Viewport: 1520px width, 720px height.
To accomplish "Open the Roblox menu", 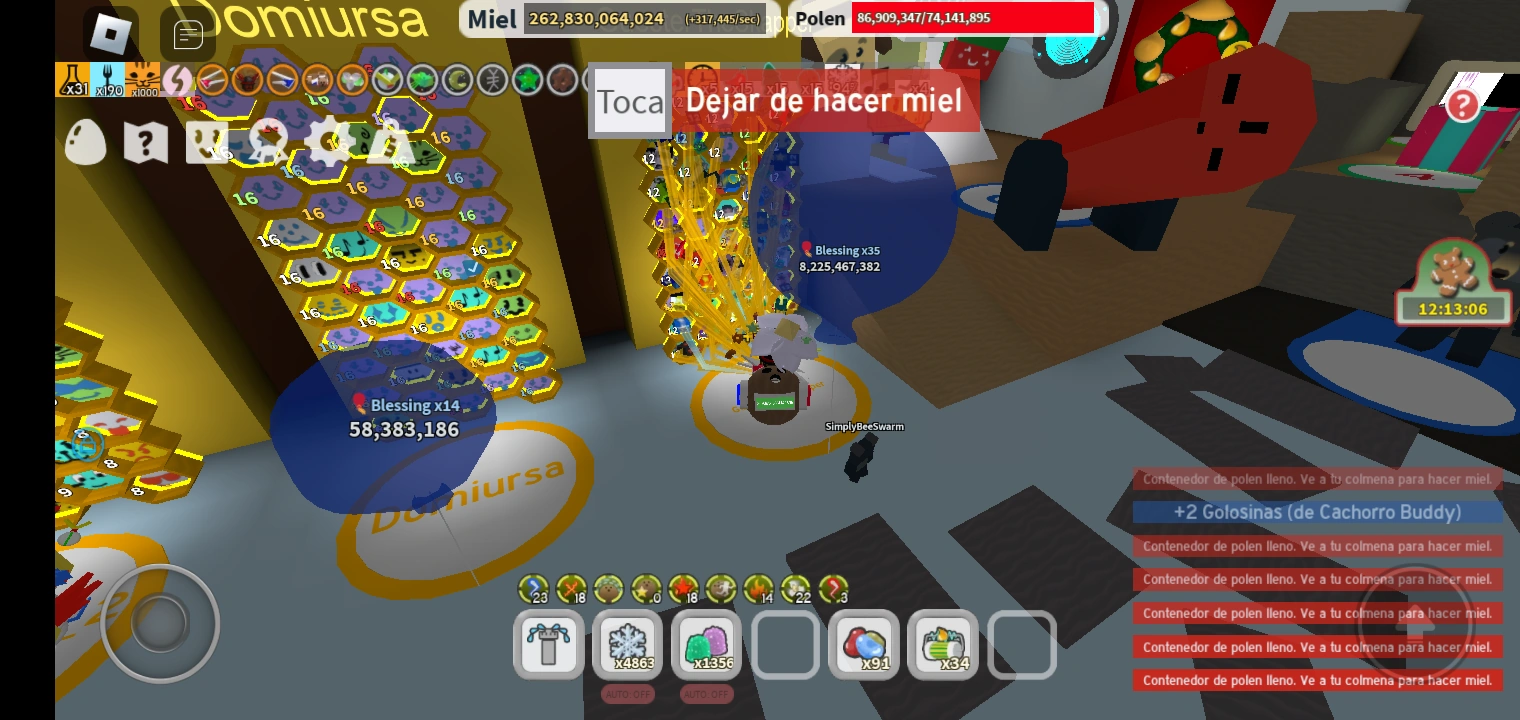I will 108,32.
